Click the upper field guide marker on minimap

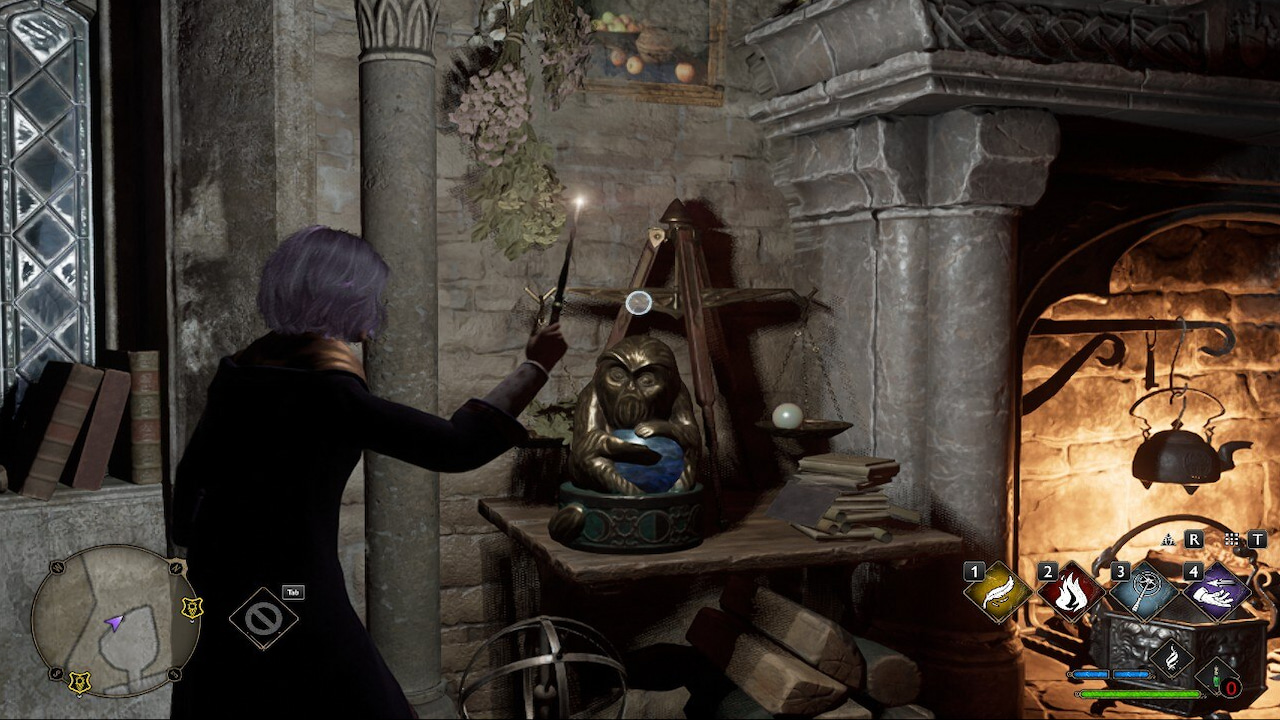pyautogui.click(x=192, y=607)
